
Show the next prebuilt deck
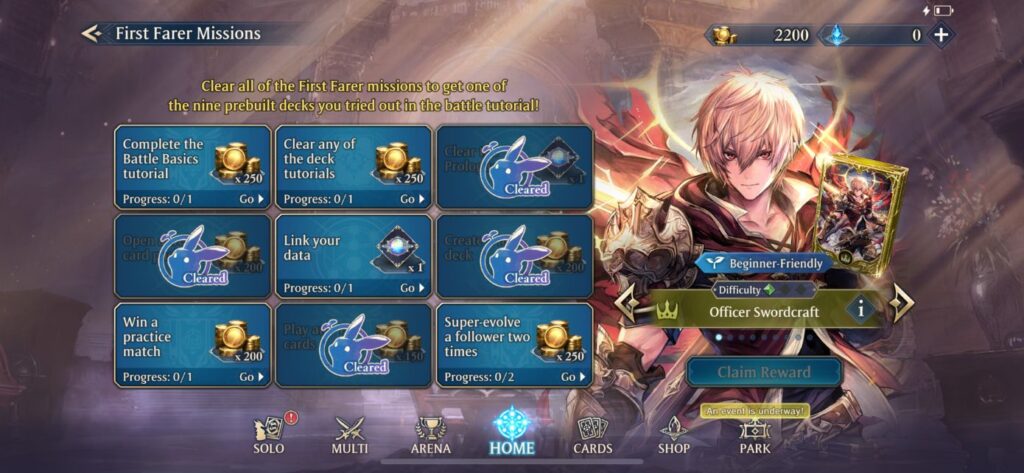tap(902, 304)
